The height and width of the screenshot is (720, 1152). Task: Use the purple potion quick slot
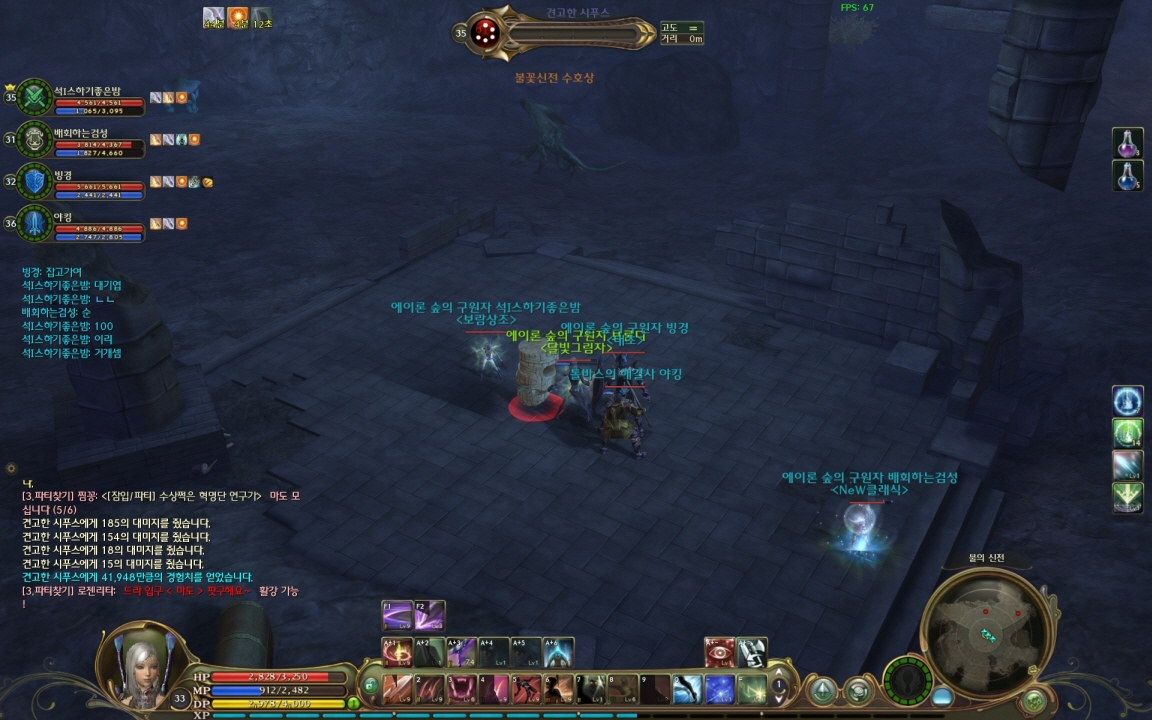pos(1128,143)
